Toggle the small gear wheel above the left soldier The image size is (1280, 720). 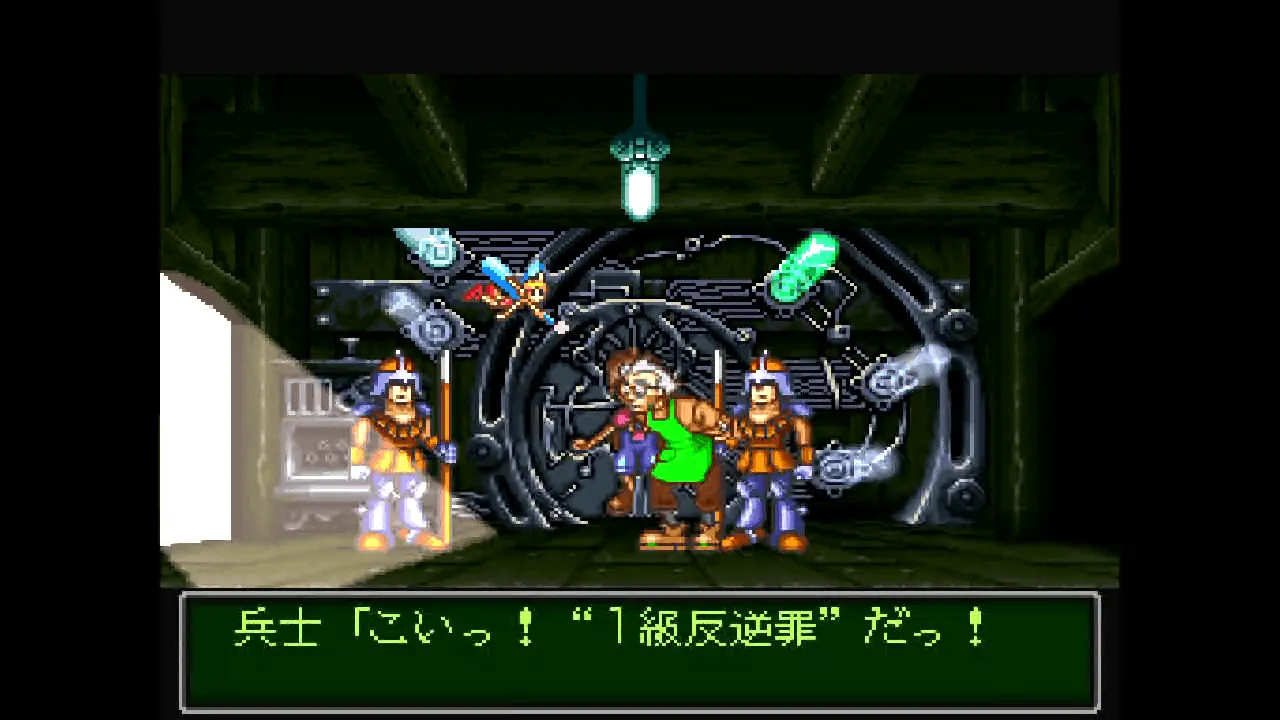[x=437, y=327]
